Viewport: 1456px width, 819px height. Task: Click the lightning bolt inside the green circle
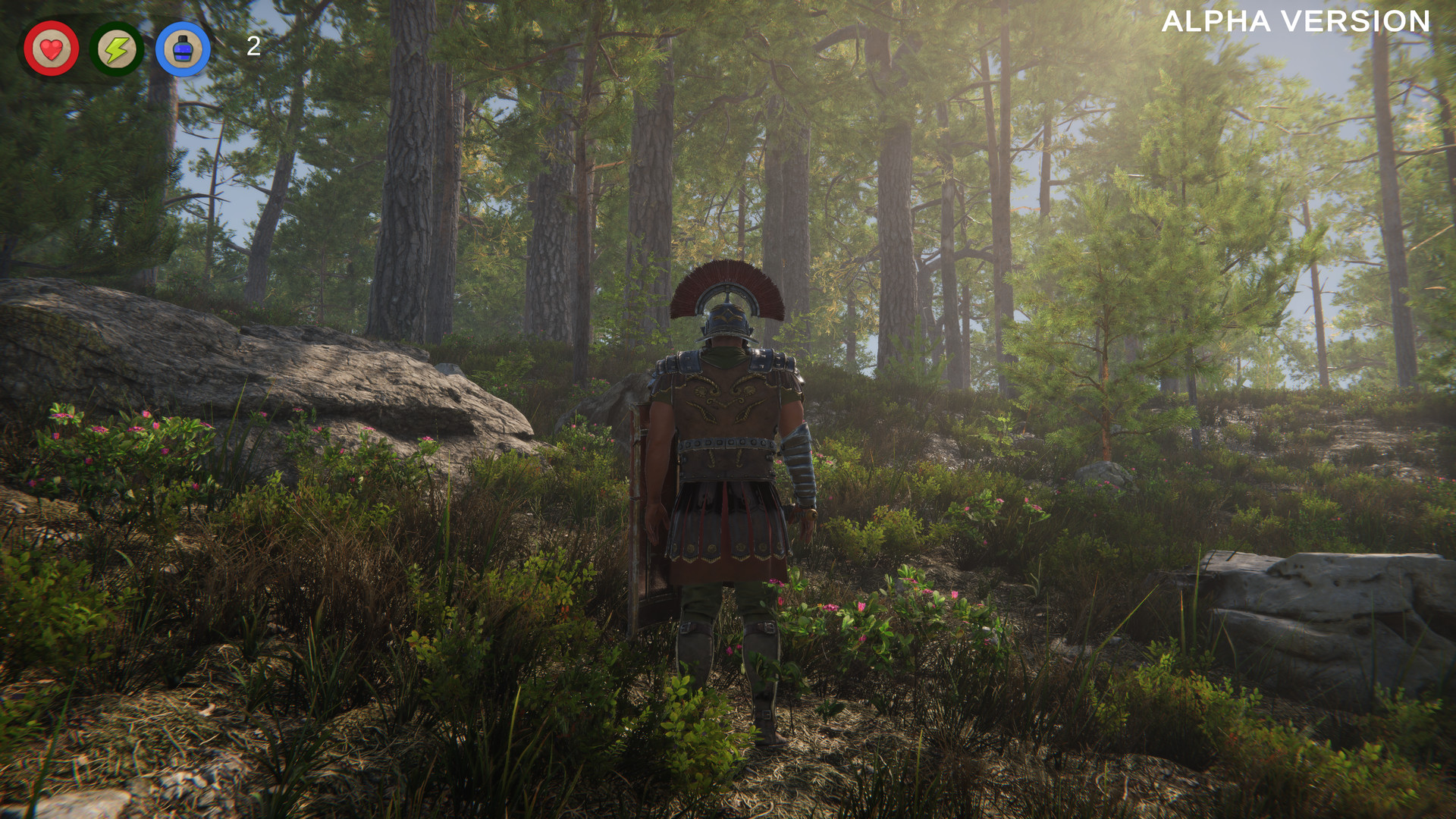[115, 49]
